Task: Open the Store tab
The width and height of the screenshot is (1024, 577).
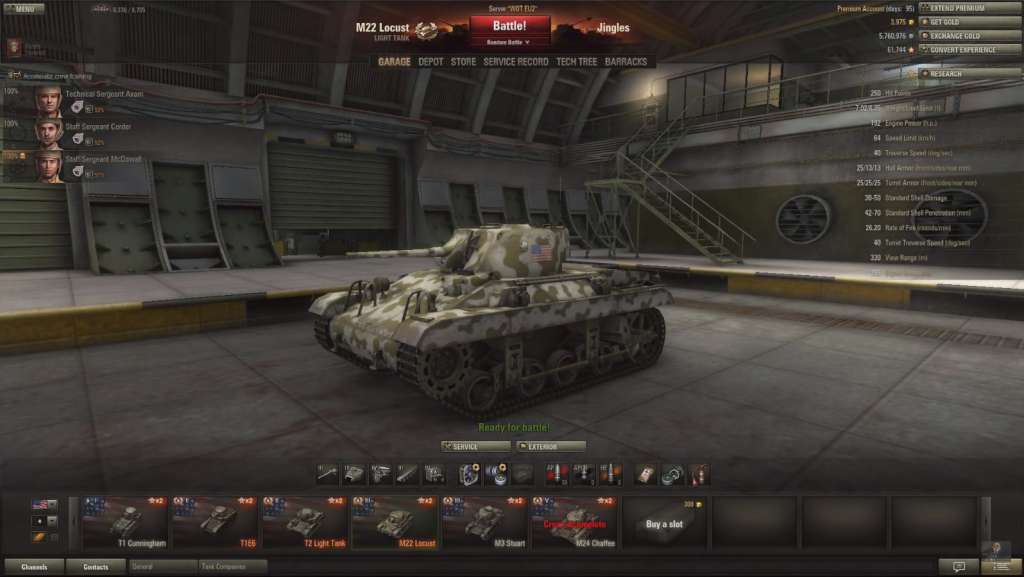Action: click(463, 62)
